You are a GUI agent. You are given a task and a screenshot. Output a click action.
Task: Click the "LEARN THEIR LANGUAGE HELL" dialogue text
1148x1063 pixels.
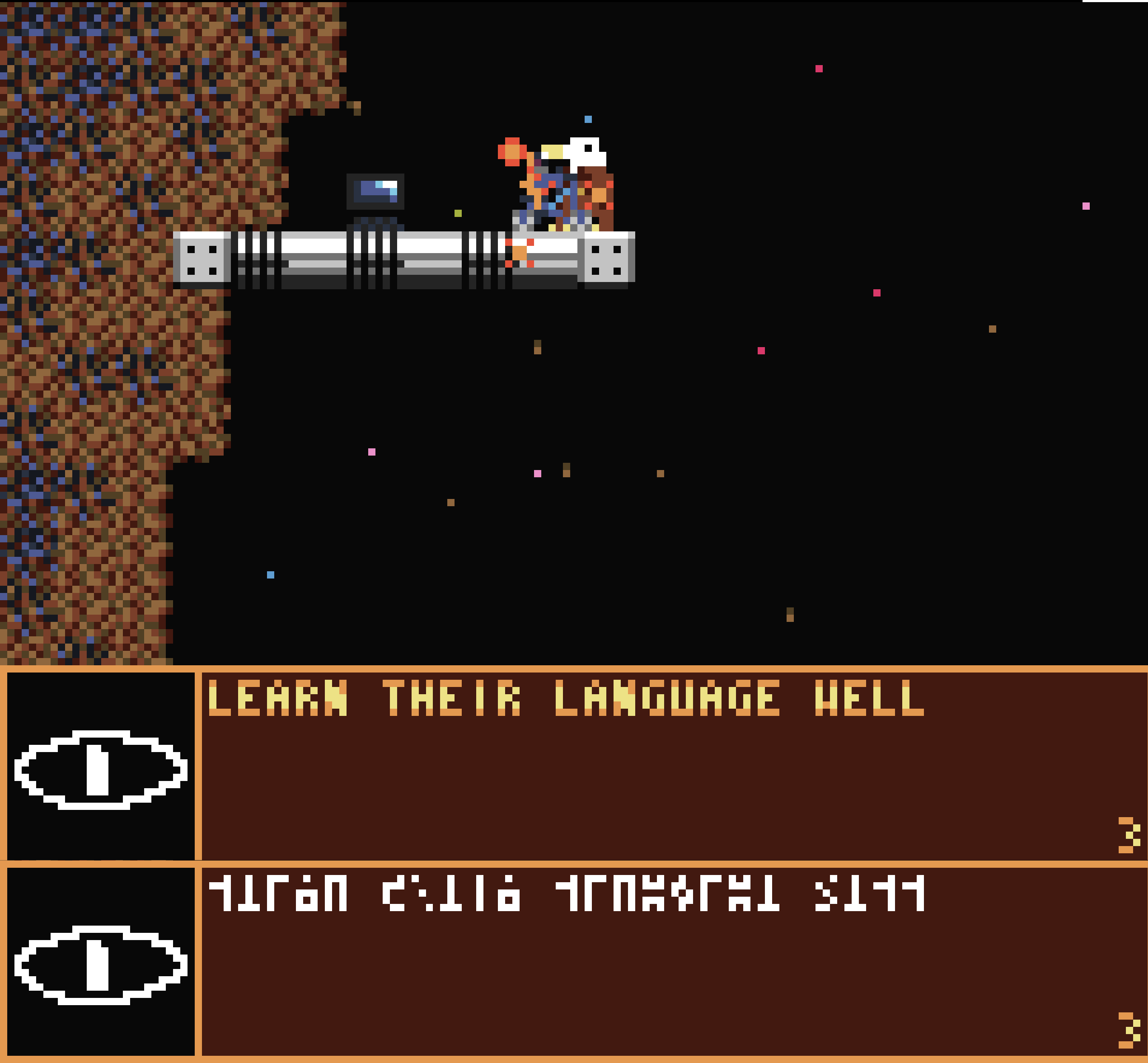pos(565,698)
